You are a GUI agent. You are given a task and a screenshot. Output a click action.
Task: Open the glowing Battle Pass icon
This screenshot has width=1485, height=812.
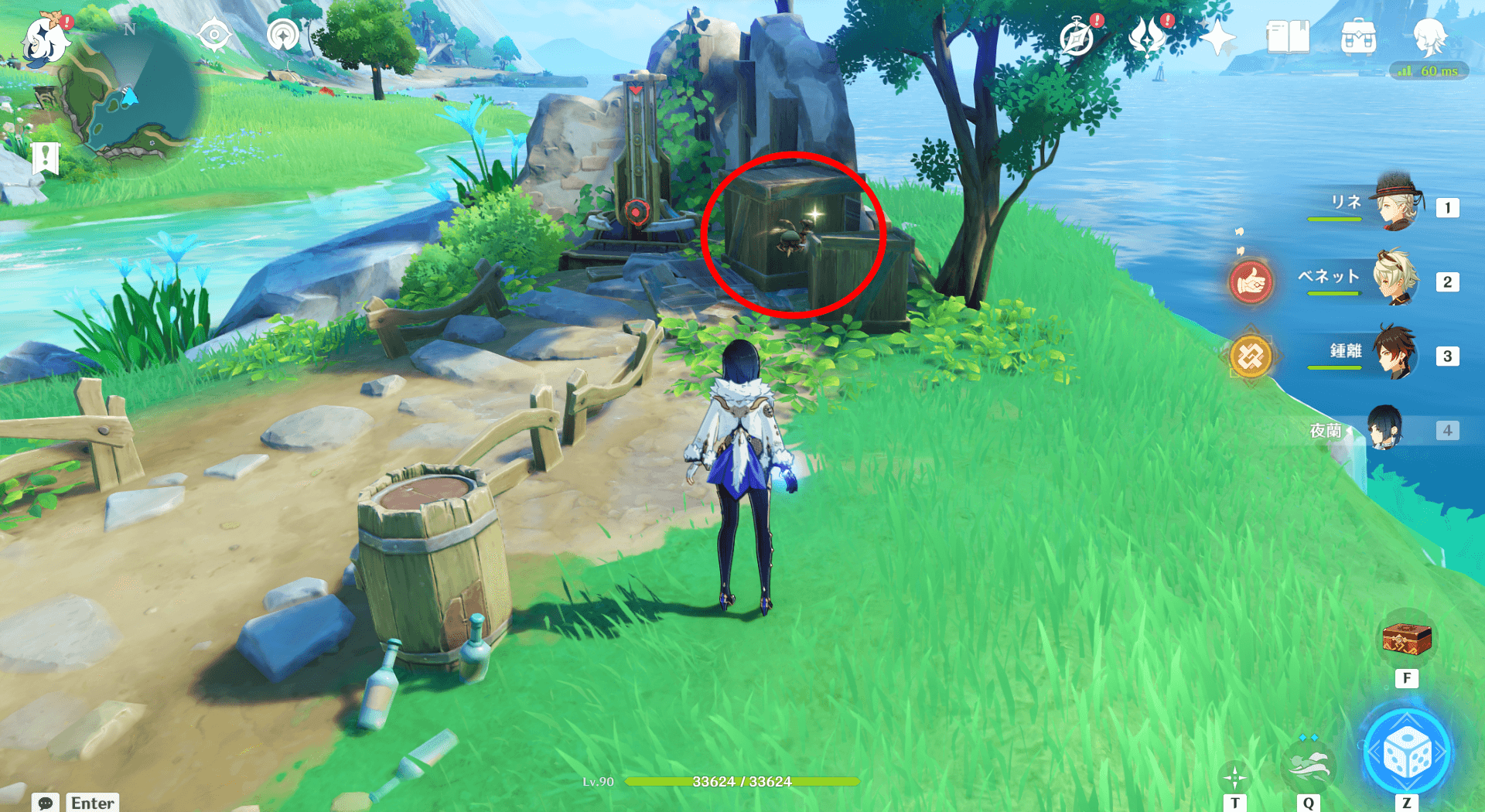click(x=1149, y=34)
